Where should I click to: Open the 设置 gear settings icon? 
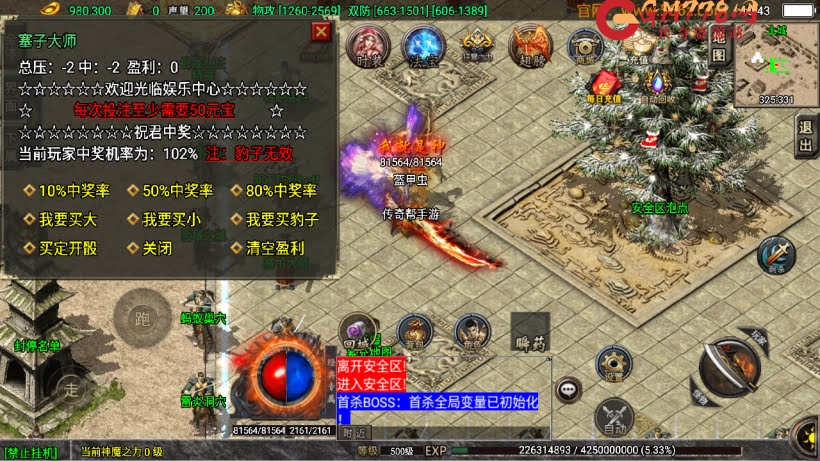coord(614,365)
